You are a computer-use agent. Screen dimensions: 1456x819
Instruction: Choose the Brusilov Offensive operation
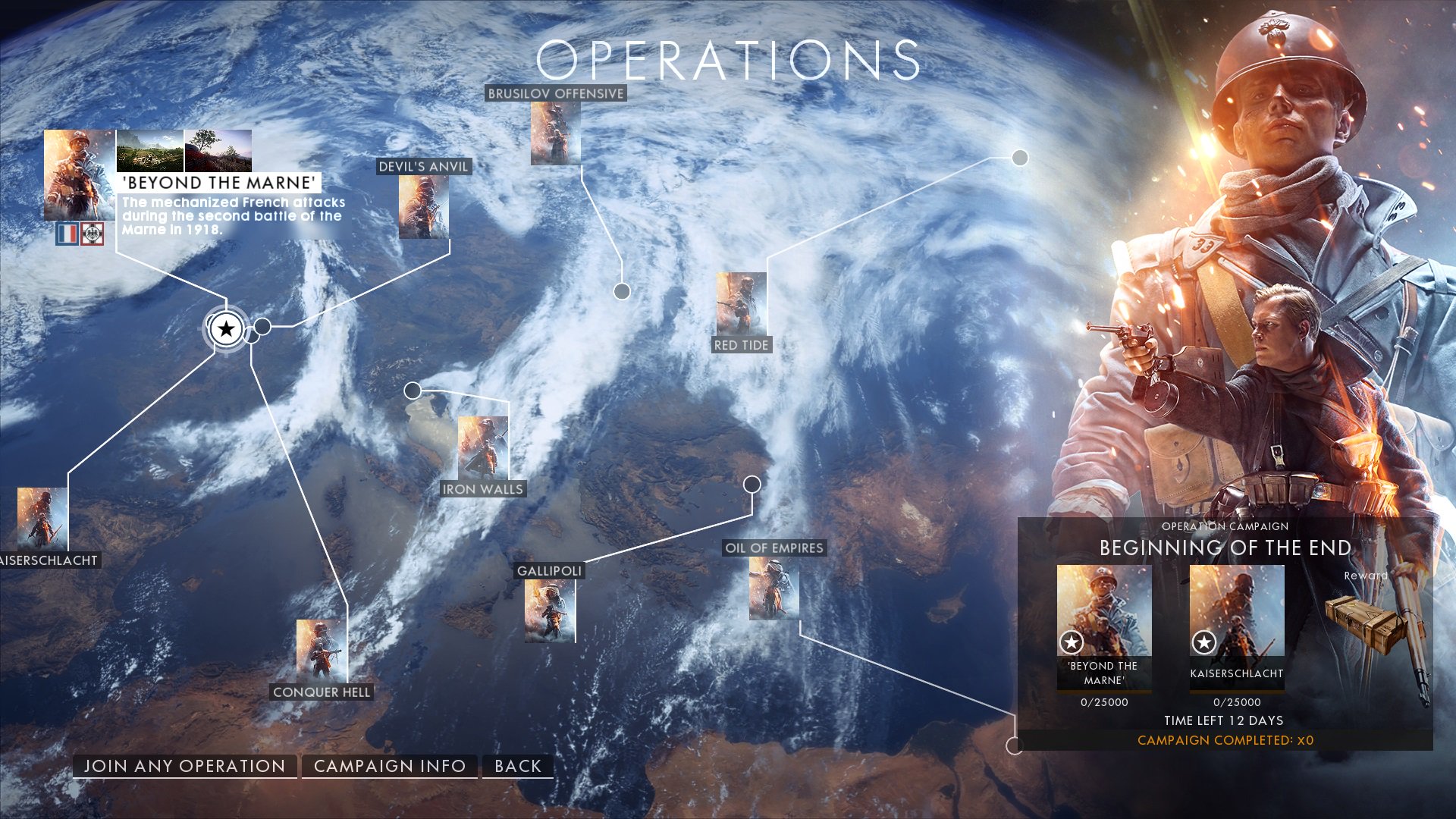point(556,133)
